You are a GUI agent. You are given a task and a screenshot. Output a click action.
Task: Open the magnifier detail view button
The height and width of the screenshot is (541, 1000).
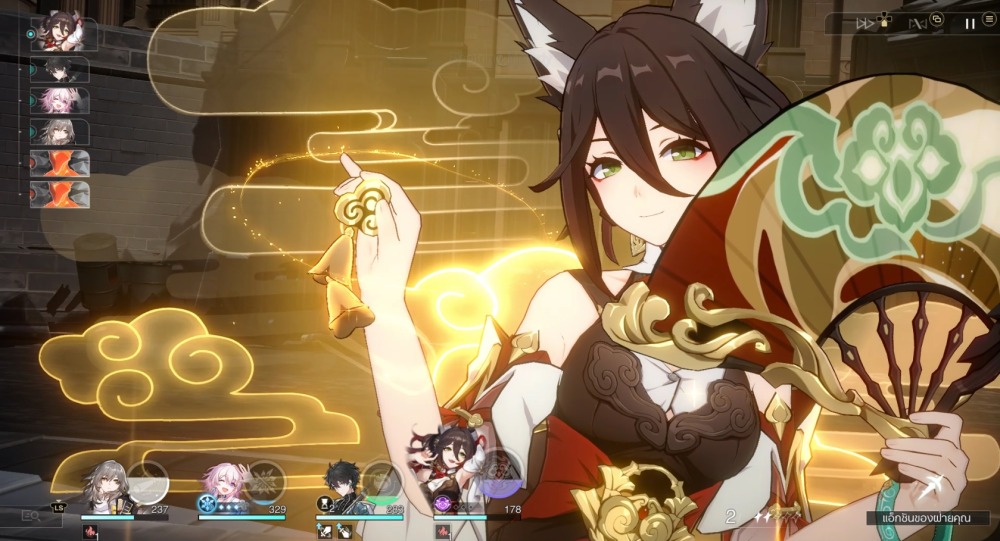click(x=31, y=518)
